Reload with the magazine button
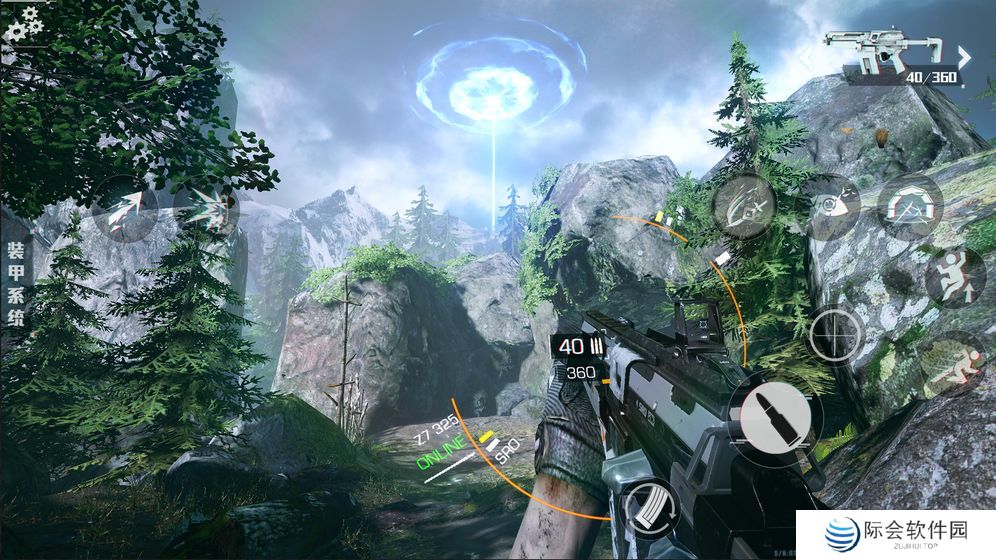The width and height of the screenshot is (996, 560). pos(650,508)
